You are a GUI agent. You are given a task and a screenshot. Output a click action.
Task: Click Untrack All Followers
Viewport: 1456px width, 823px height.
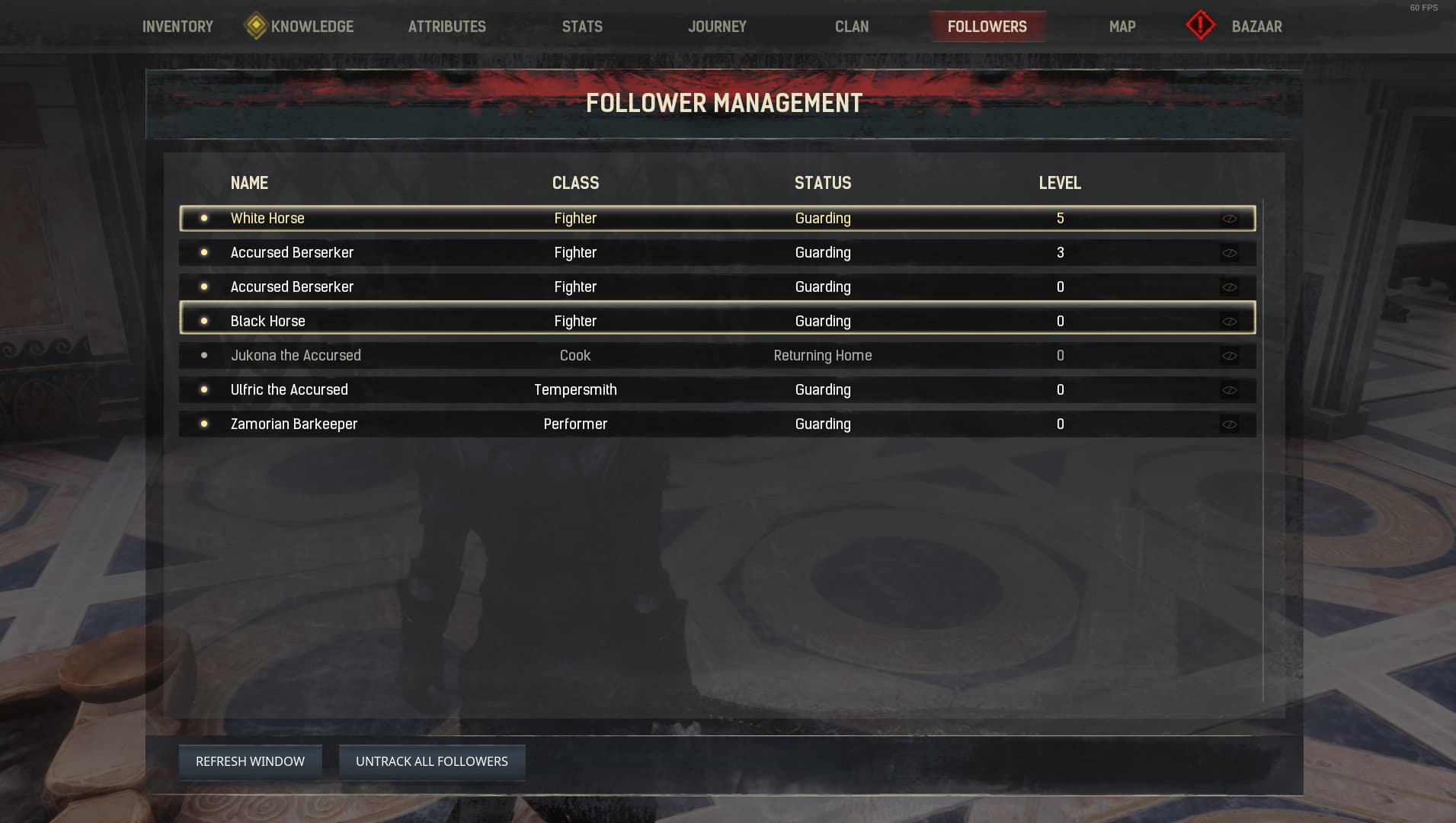pyautogui.click(x=431, y=761)
